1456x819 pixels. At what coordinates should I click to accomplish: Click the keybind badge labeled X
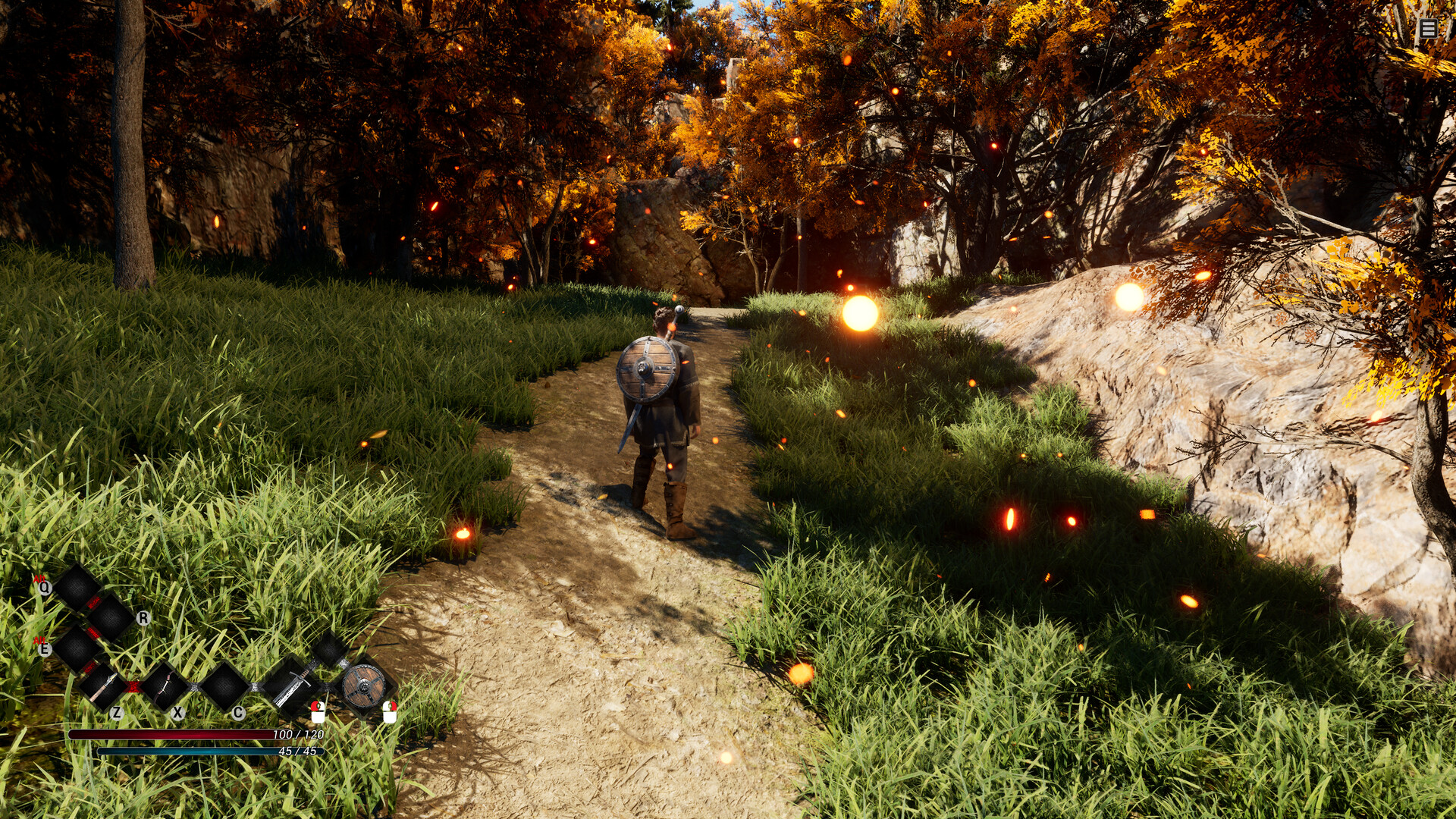pos(177,714)
